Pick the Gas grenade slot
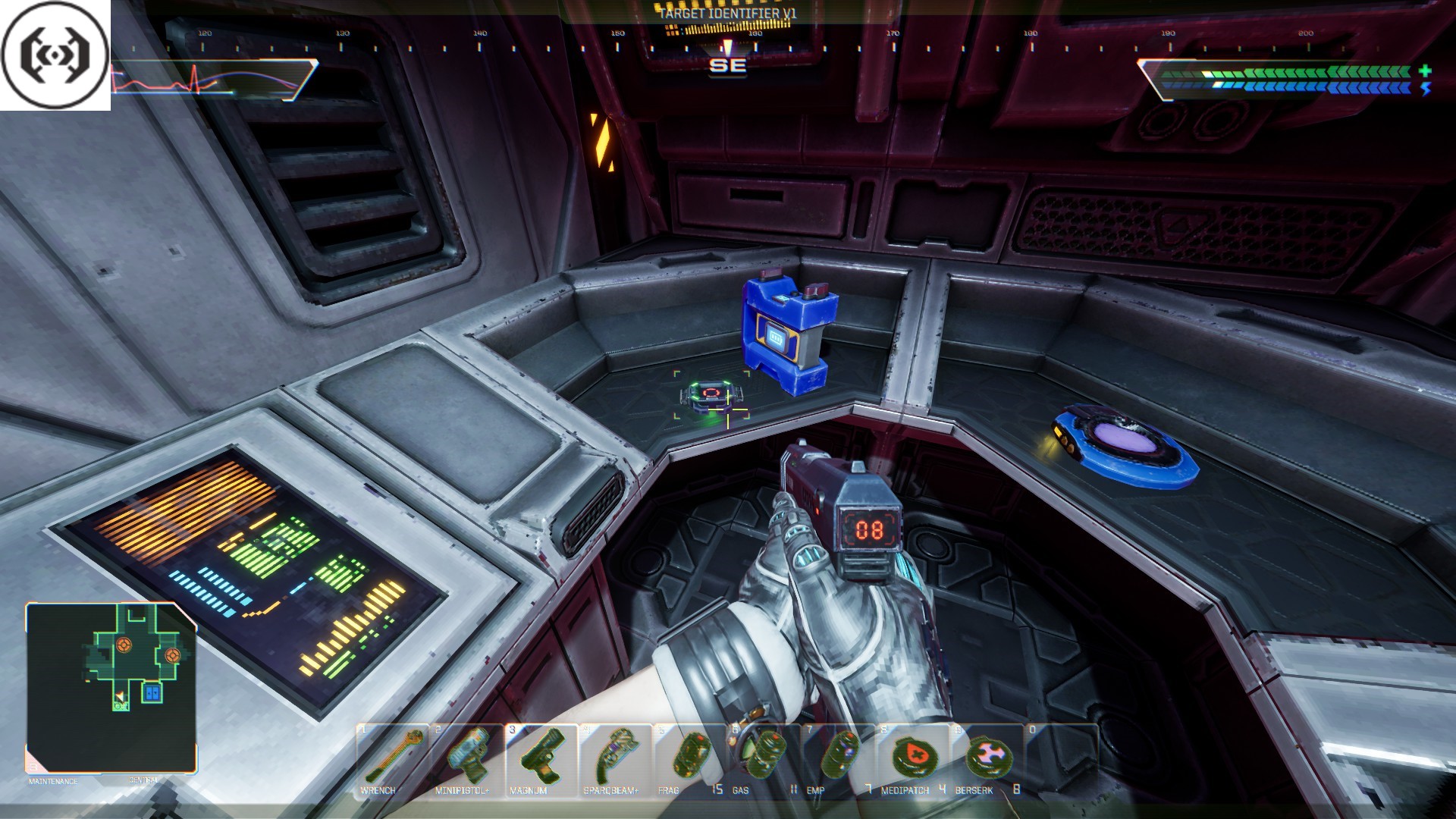Screen dimensions: 1456x819 [x=763, y=758]
